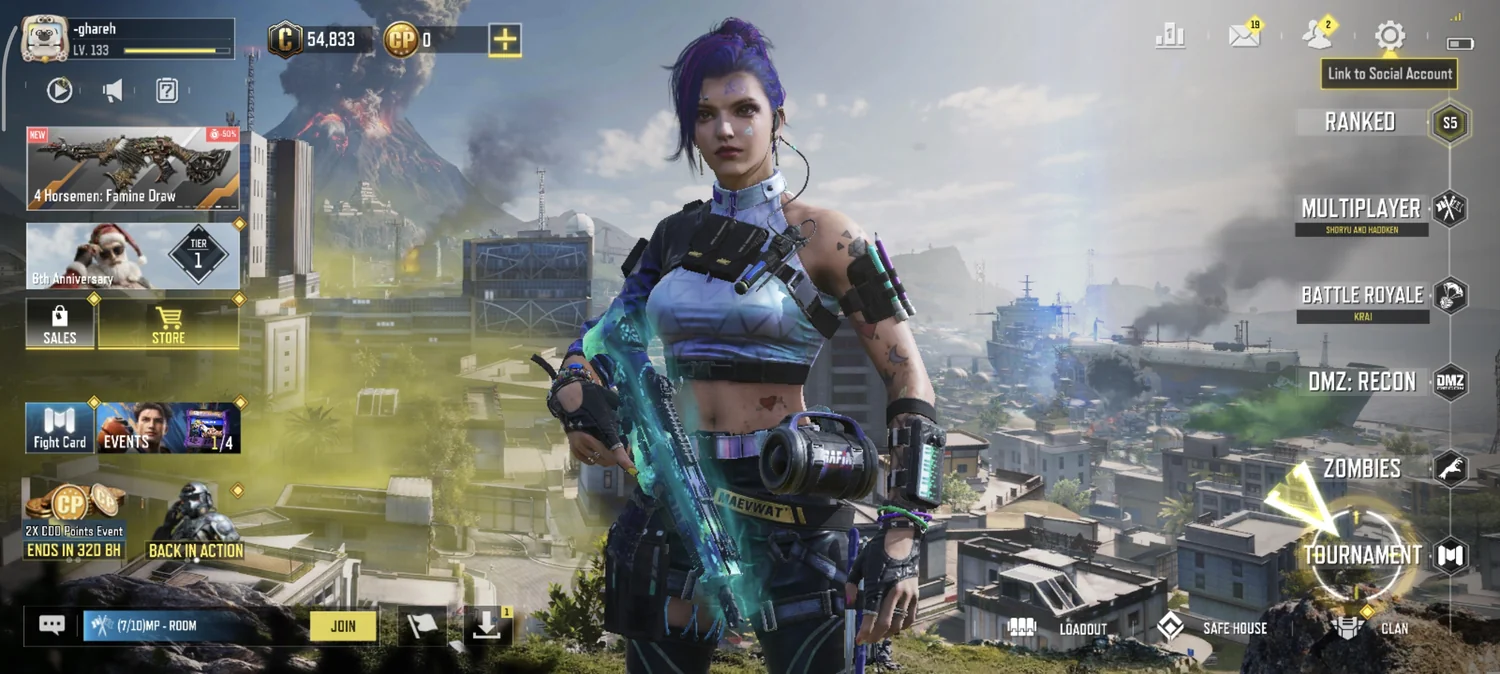Open the mail inbox envelope
The image size is (1500, 674).
[x=1244, y=37]
